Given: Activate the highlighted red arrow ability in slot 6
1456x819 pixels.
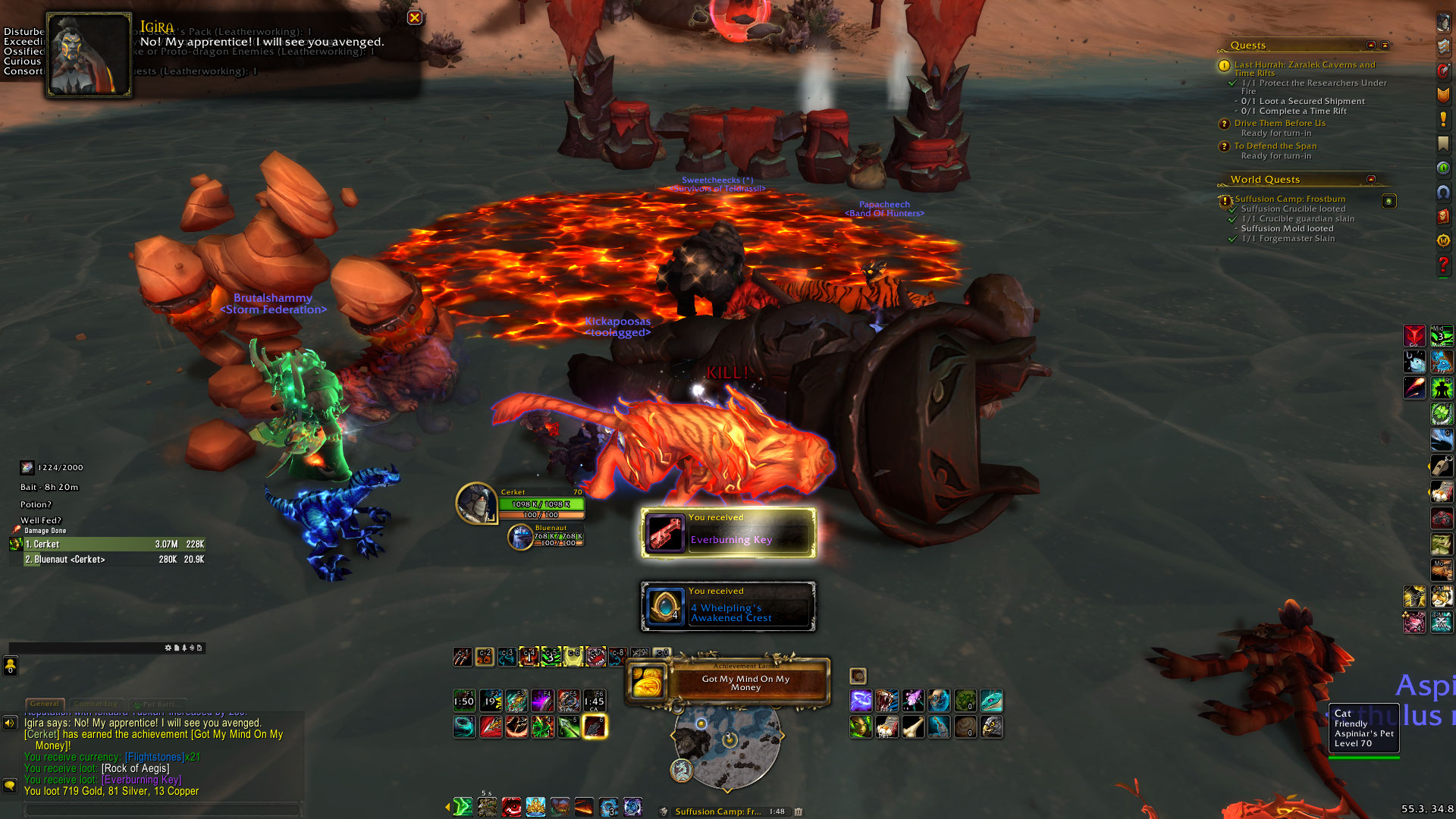Looking at the screenshot, I should [x=595, y=726].
